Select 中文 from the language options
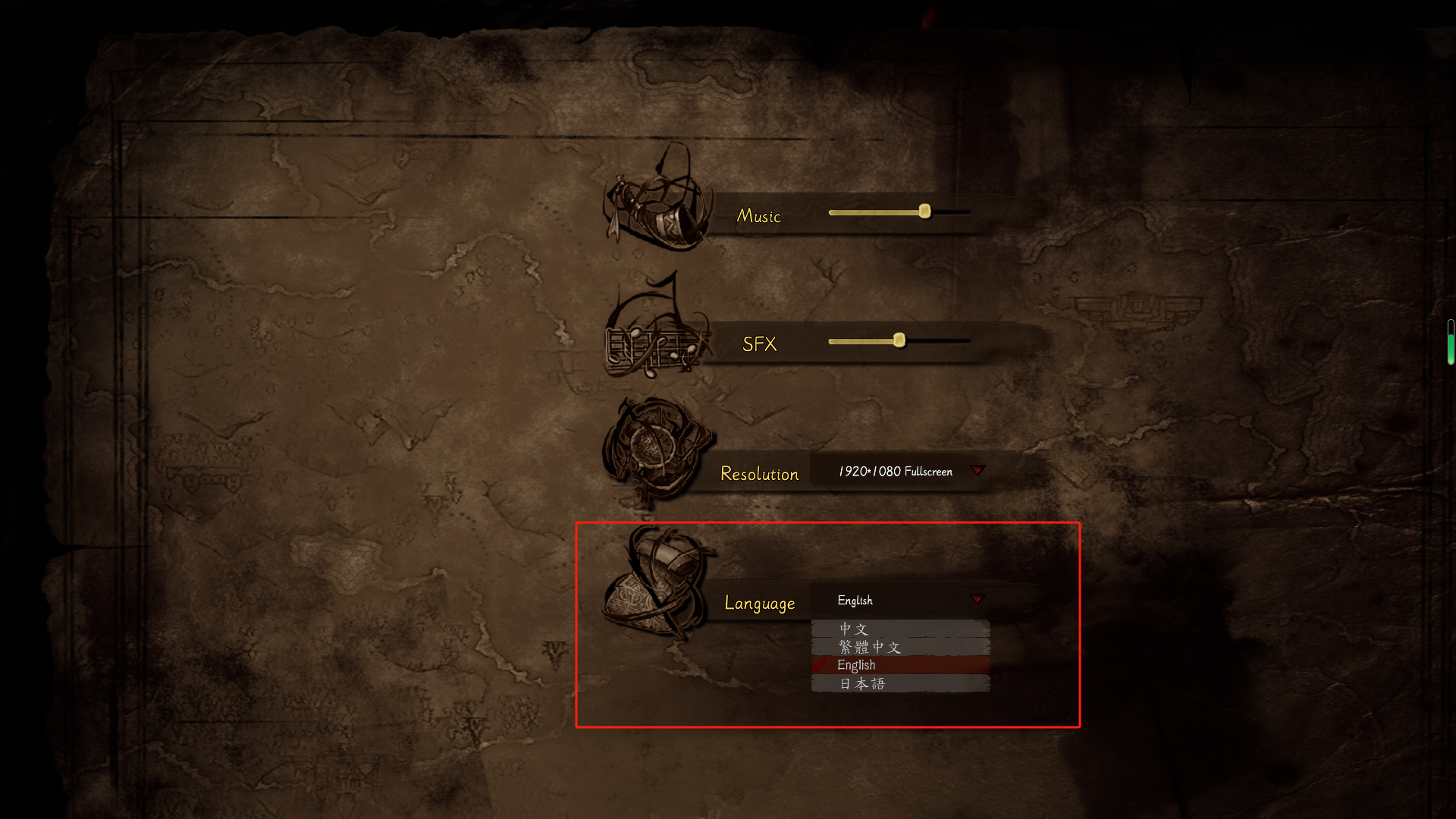Screen dimensions: 1456x819 click(852, 629)
